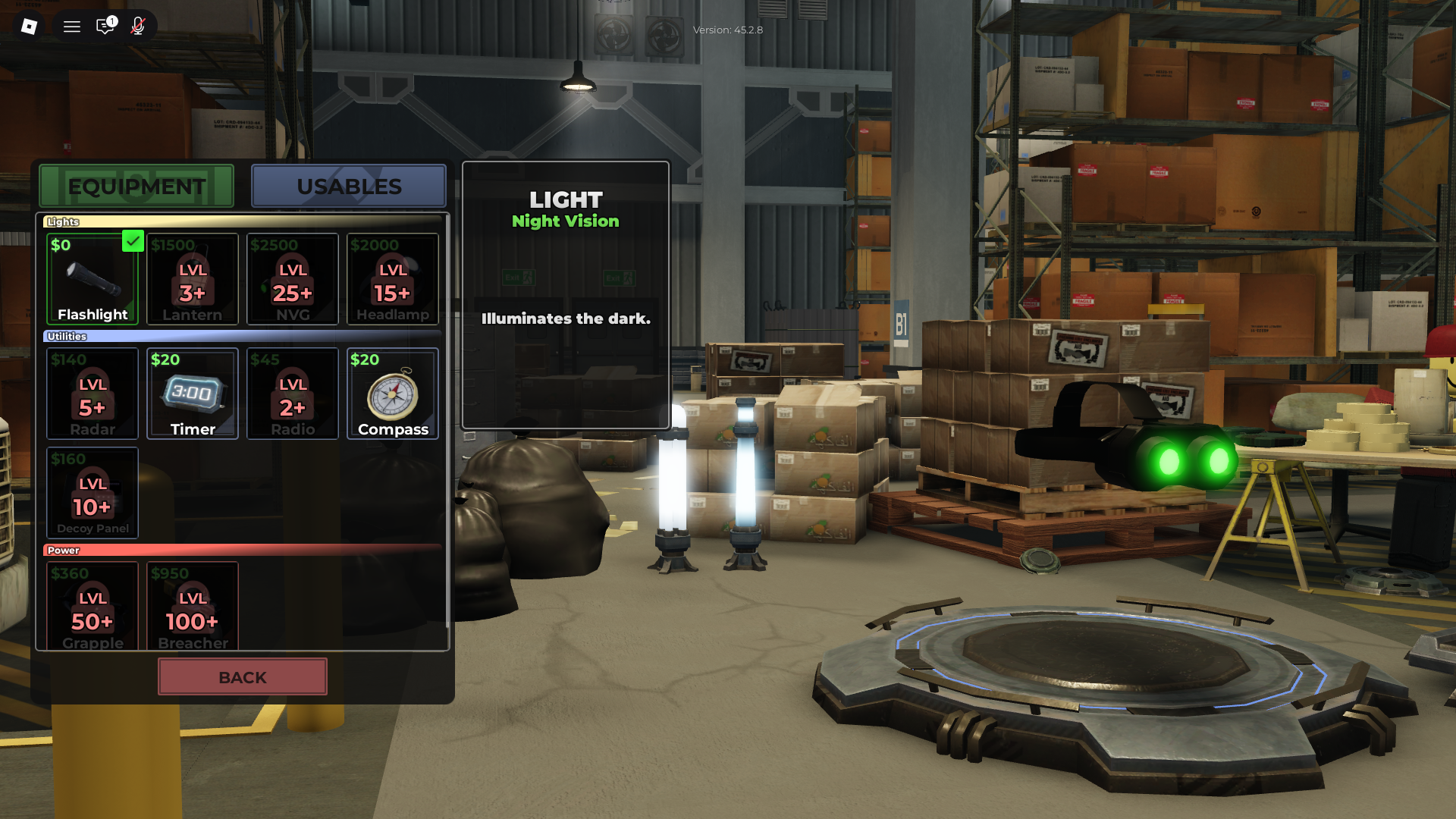This screenshot has height=819, width=1456.
Task: Select the Breacher power item
Action: pos(192,607)
